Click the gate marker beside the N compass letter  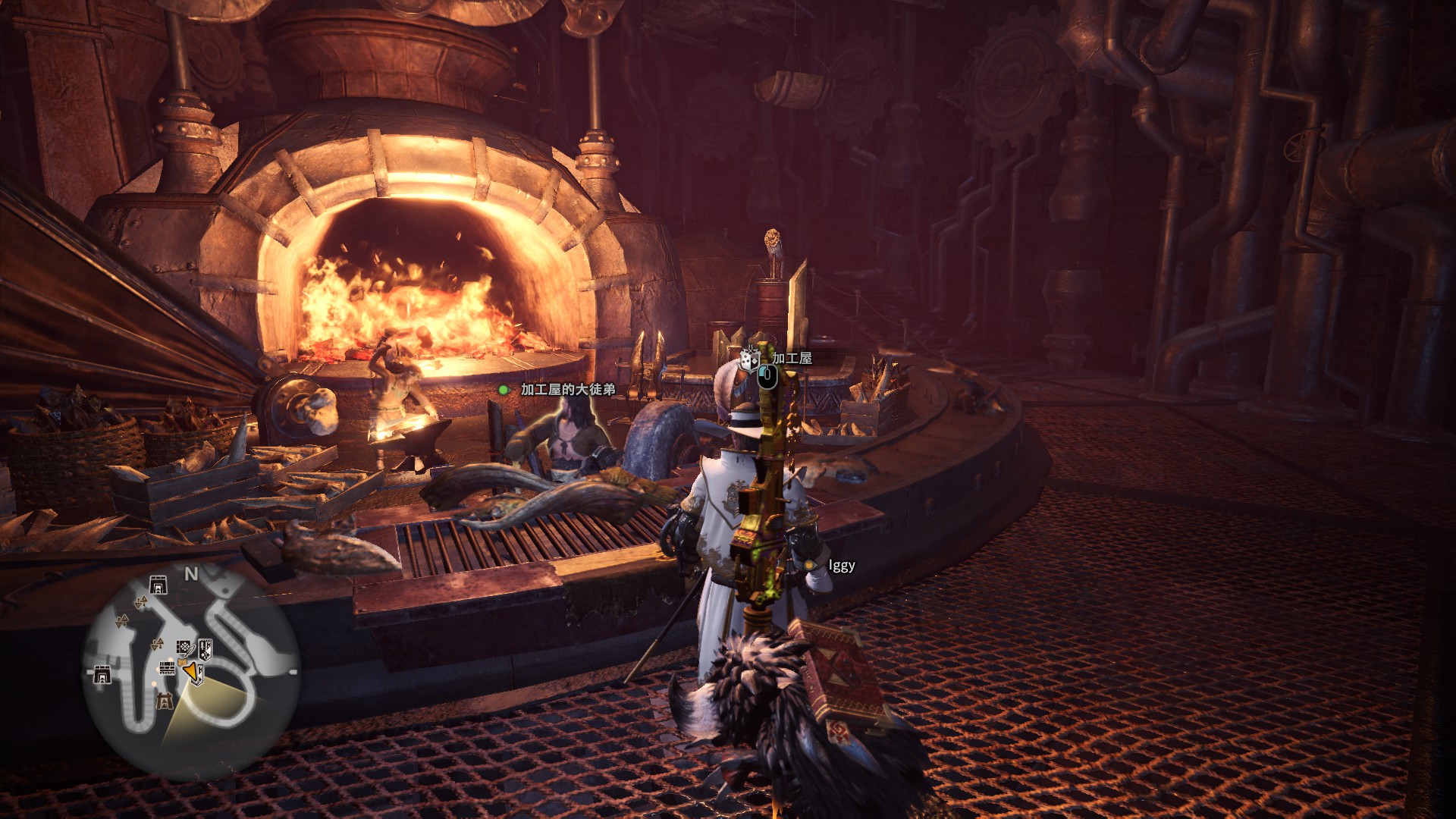[x=158, y=584]
